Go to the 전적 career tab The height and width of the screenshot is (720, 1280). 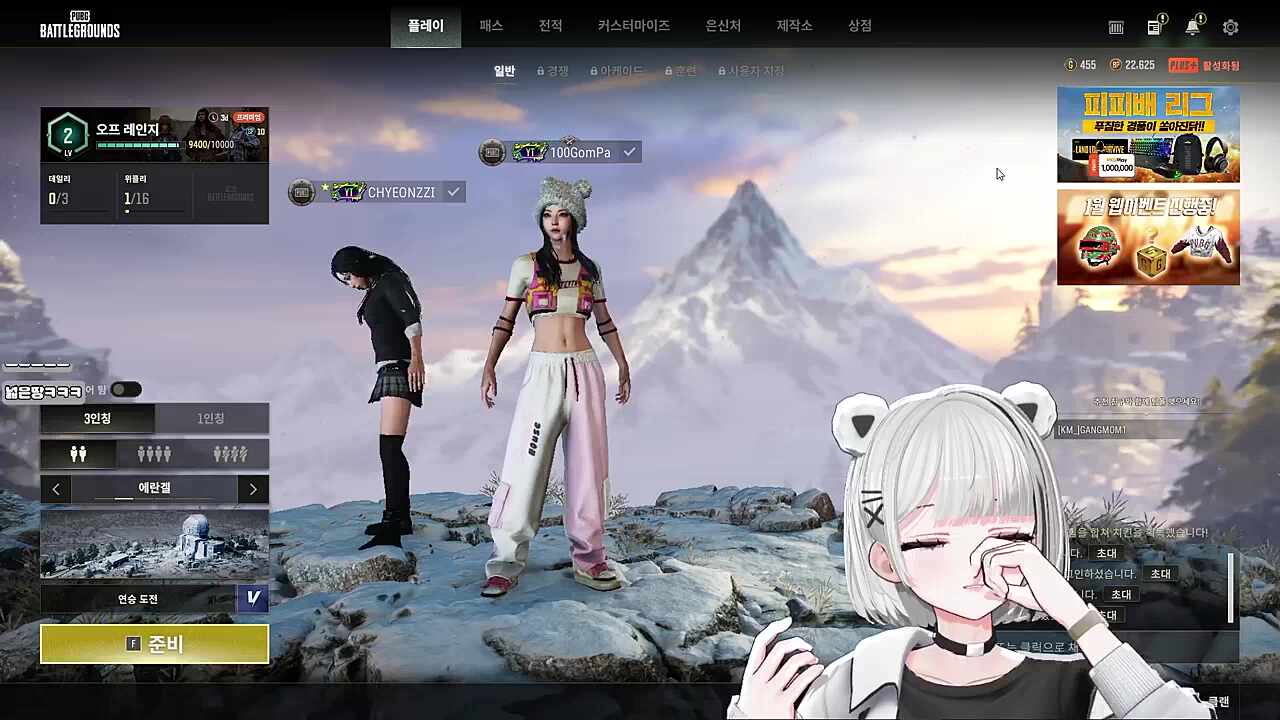pyautogui.click(x=550, y=26)
